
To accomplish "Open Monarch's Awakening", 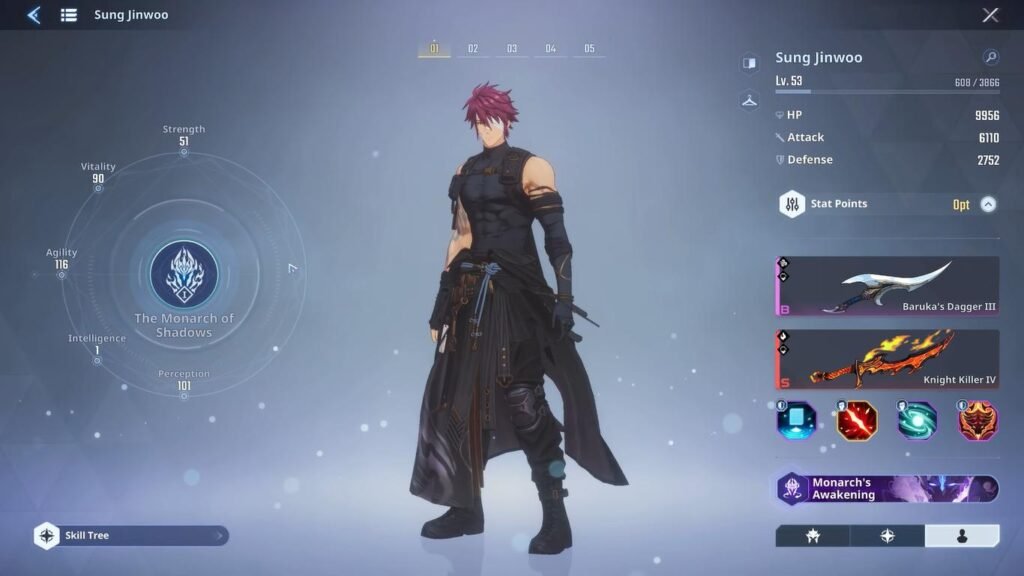I will [887, 488].
